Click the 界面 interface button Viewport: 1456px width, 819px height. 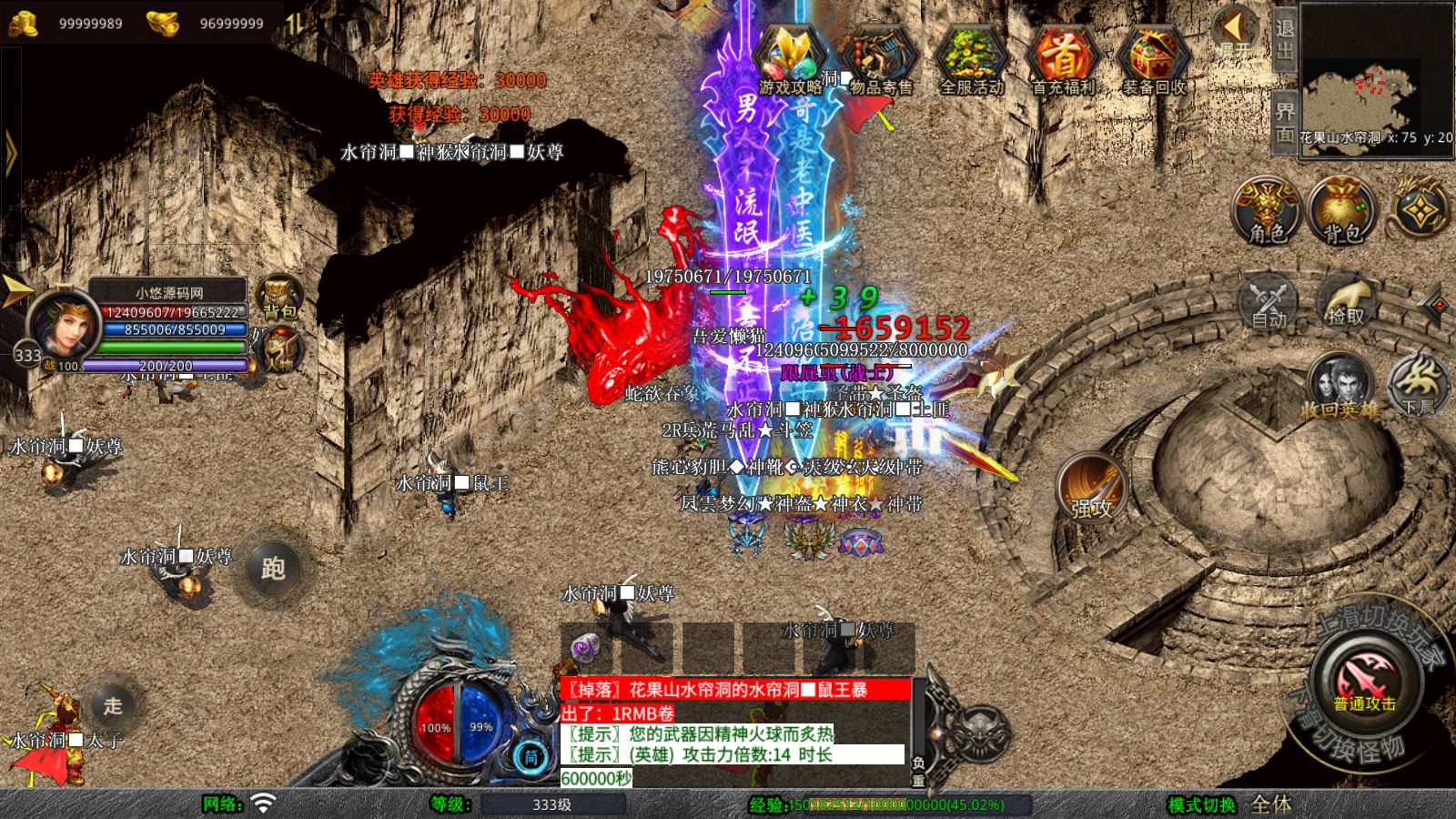[x=1284, y=122]
